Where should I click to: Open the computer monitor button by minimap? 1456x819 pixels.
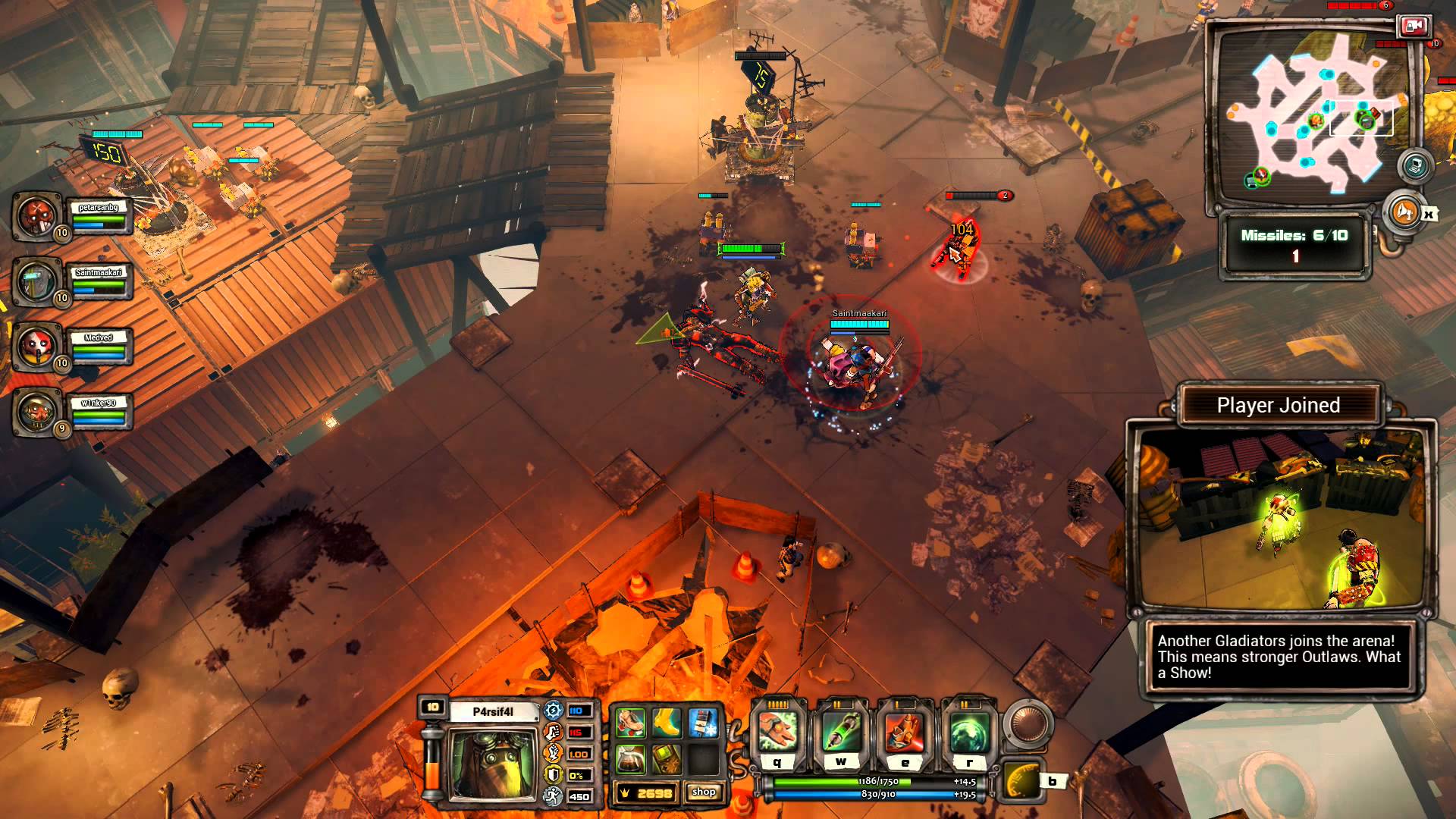1415,166
